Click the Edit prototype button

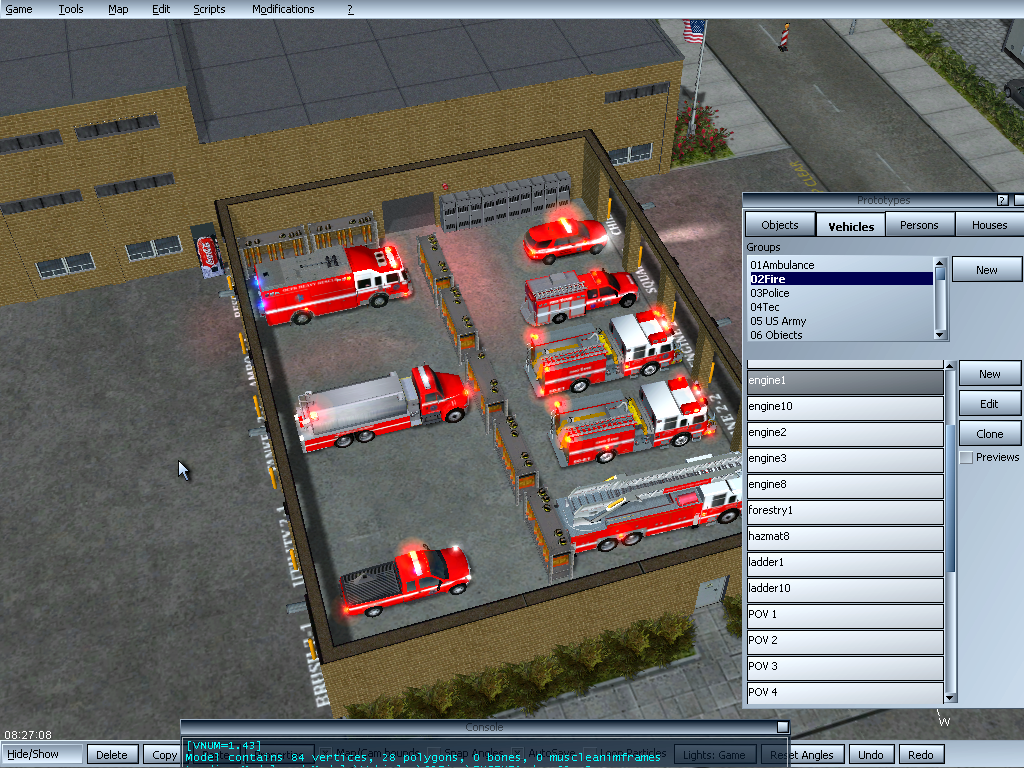(x=989, y=404)
